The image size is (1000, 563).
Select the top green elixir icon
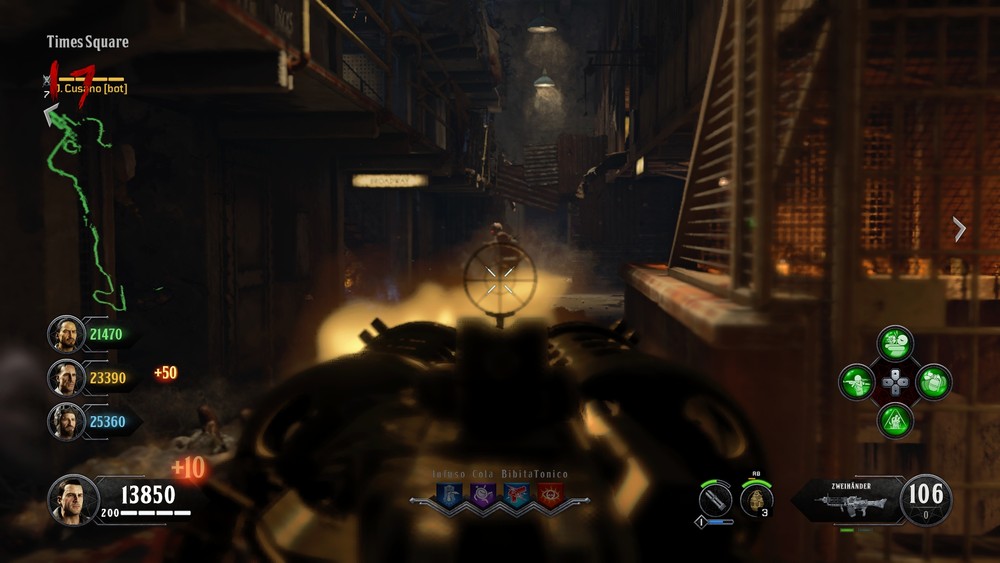pos(895,343)
